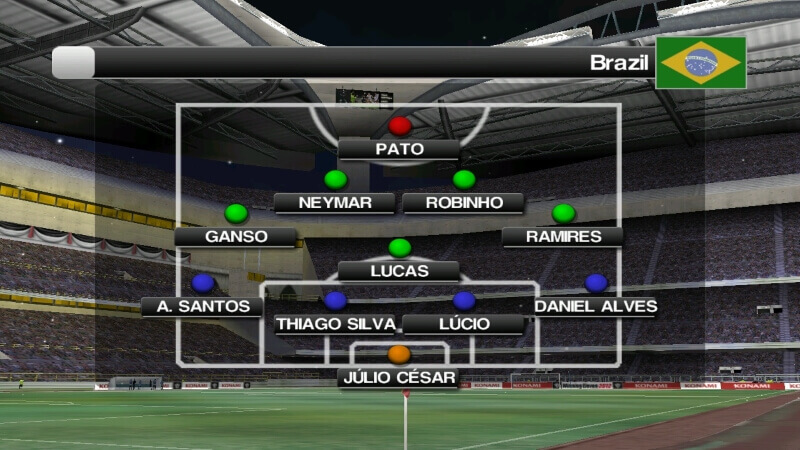This screenshot has width=800, height=450.
Task: Choose Lucas in midfield
Action: coord(399,271)
